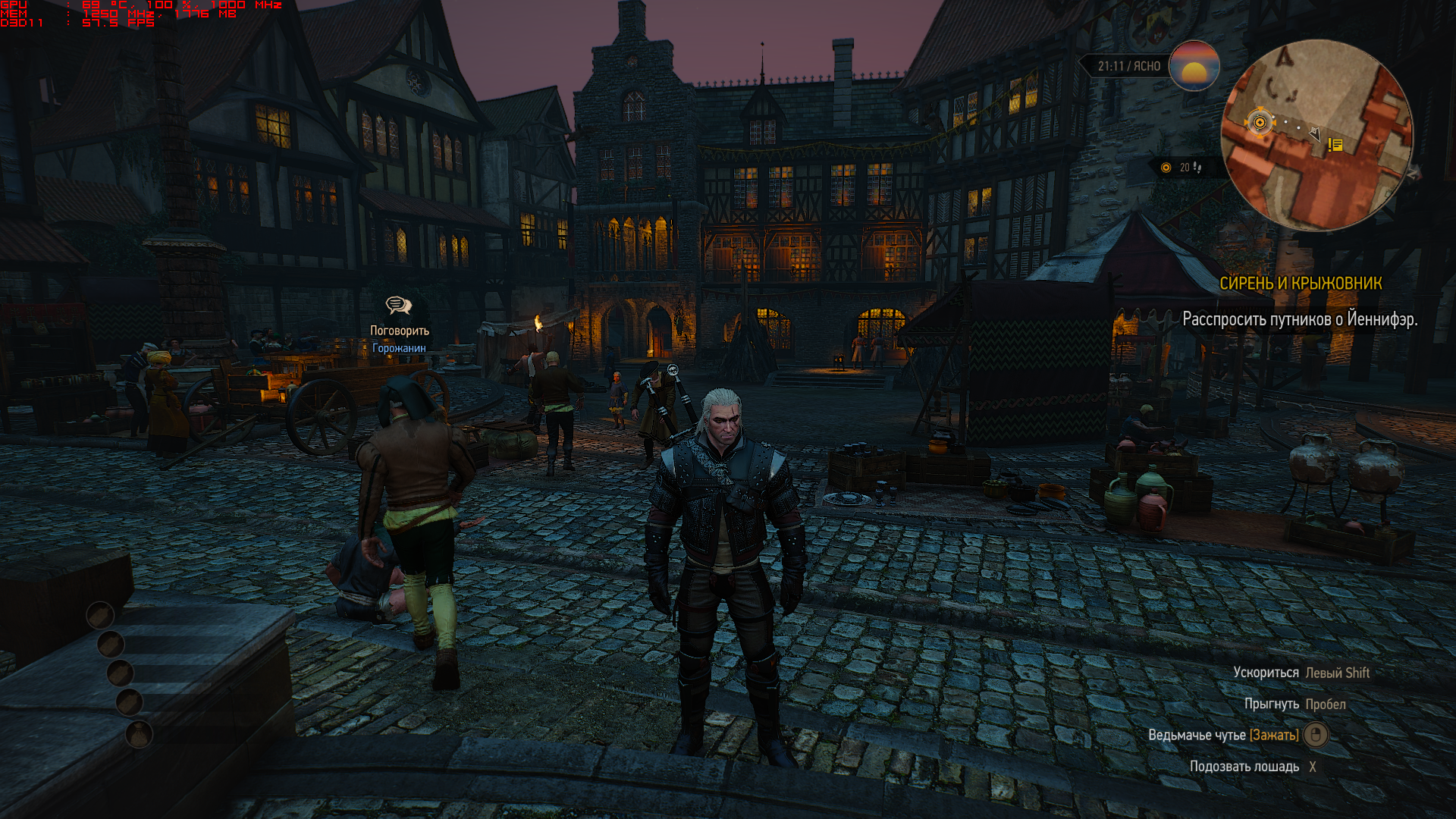
Task: Select the yellow quest target marker on minimap
Action: tap(1260, 122)
